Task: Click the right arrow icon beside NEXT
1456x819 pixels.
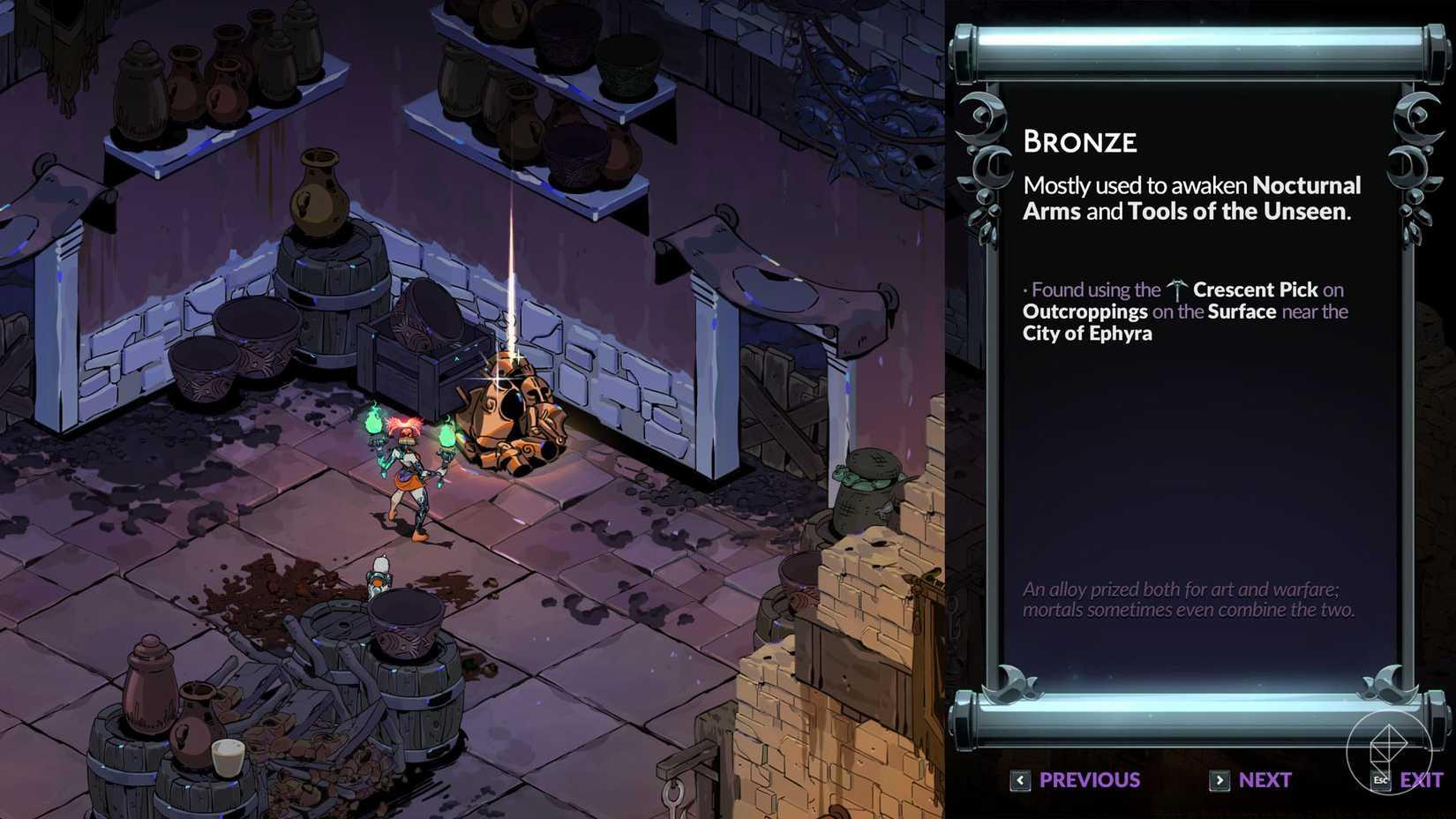Action: (1220, 780)
